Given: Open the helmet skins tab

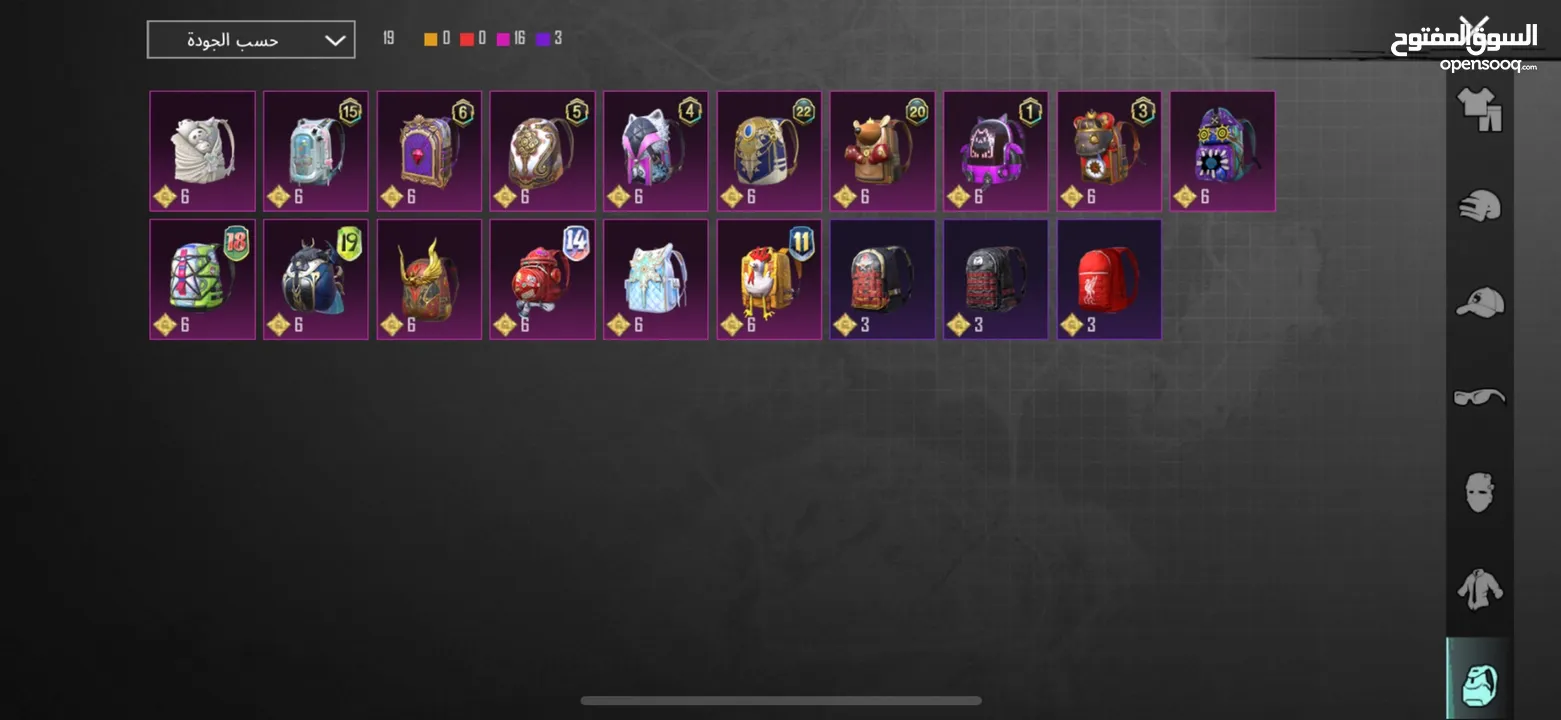Looking at the screenshot, I should pyautogui.click(x=1479, y=206).
